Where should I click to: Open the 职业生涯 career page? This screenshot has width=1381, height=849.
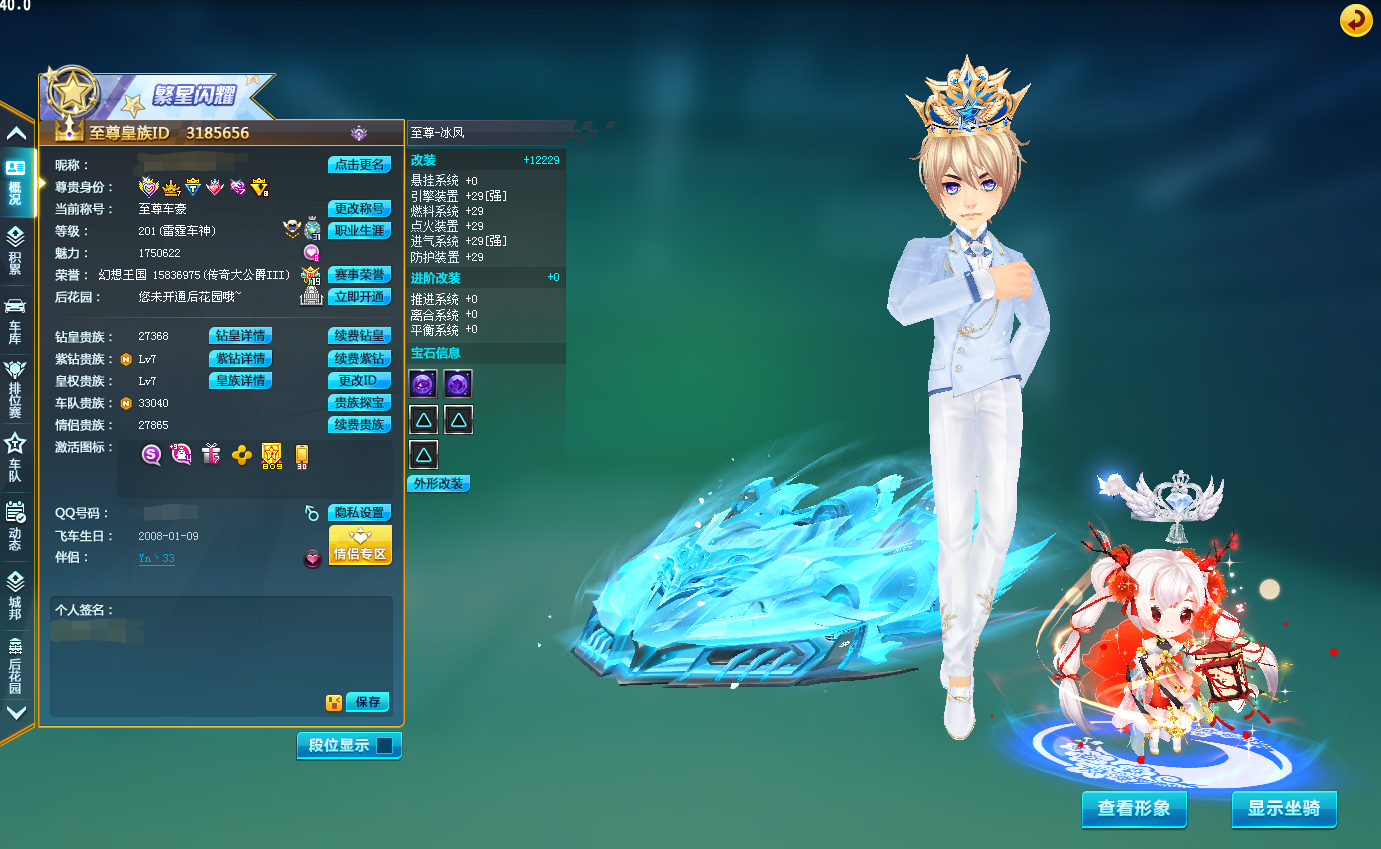tap(359, 231)
